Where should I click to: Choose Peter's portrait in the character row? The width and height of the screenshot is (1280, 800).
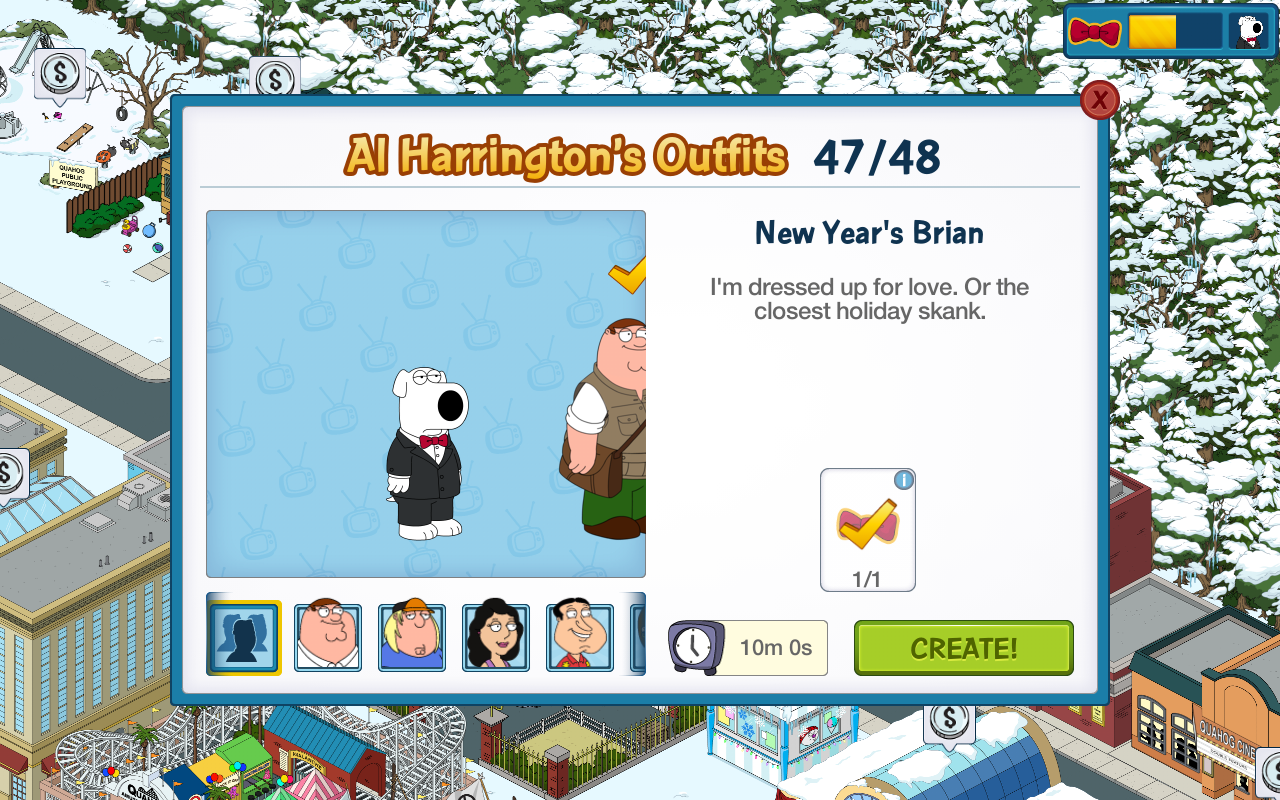pyautogui.click(x=328, y=637)
